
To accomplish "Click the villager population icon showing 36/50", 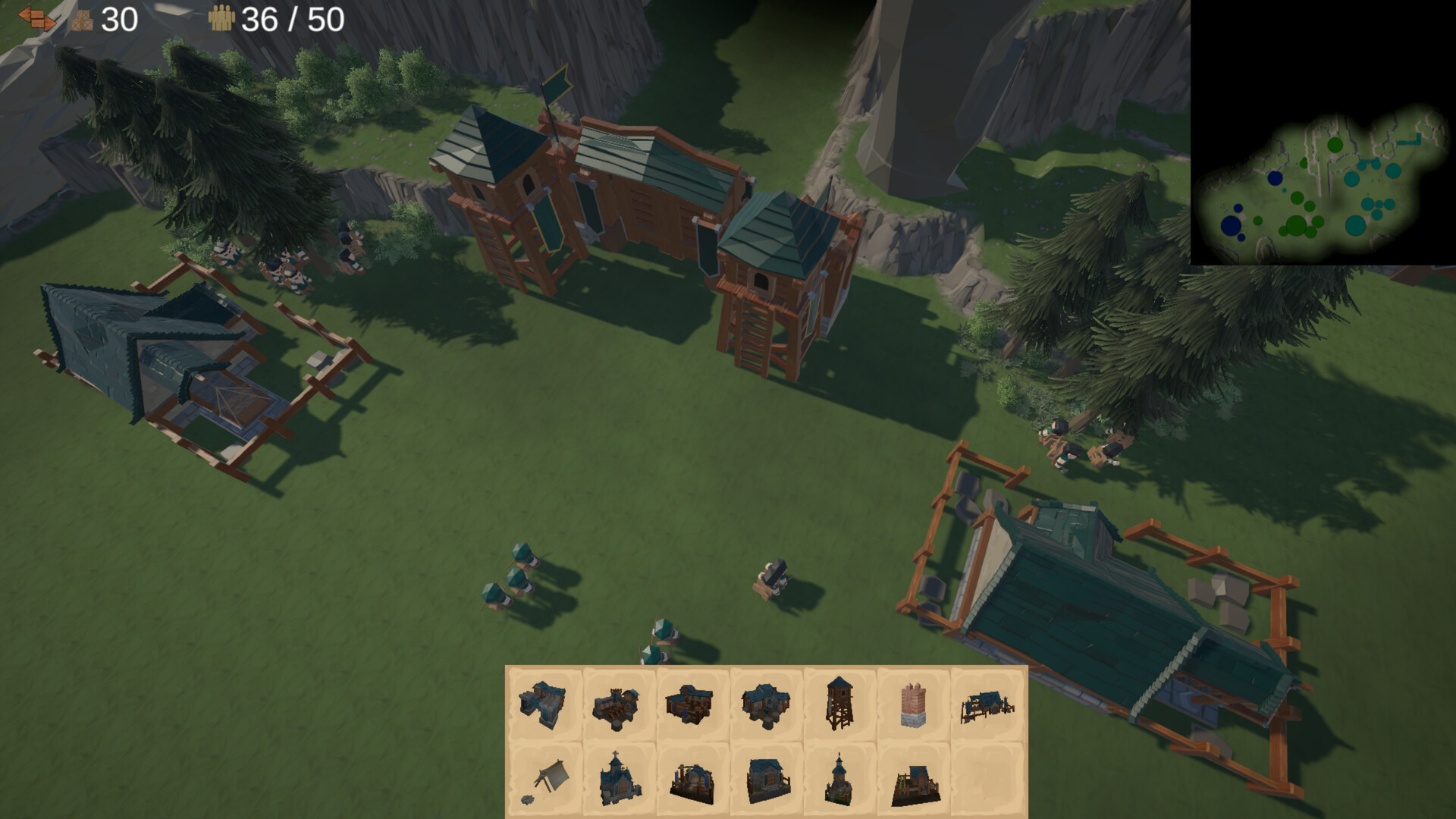I will coord(222,17).
